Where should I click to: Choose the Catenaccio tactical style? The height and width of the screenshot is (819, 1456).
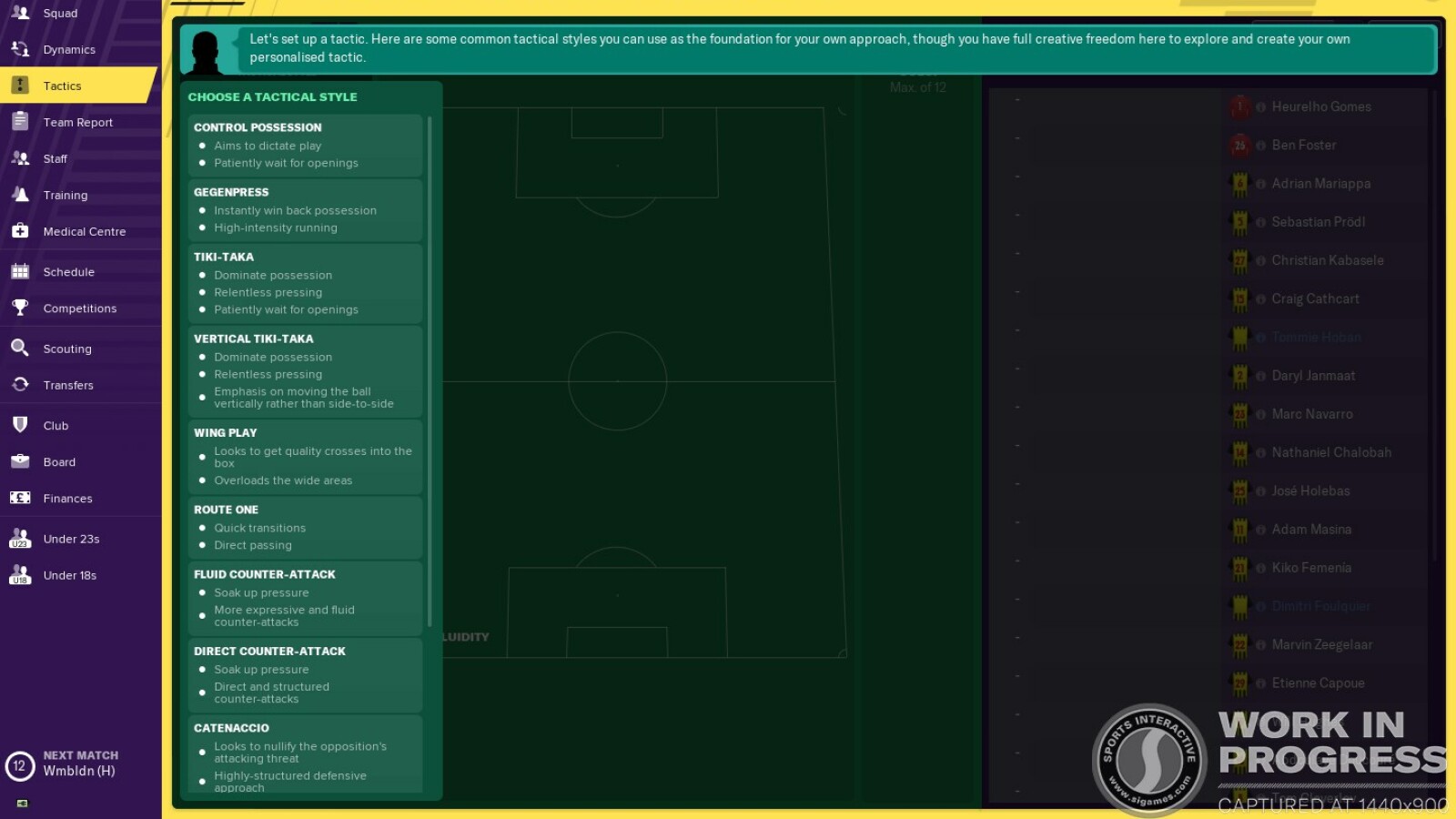pyautogui.click(x=305, y=753)
